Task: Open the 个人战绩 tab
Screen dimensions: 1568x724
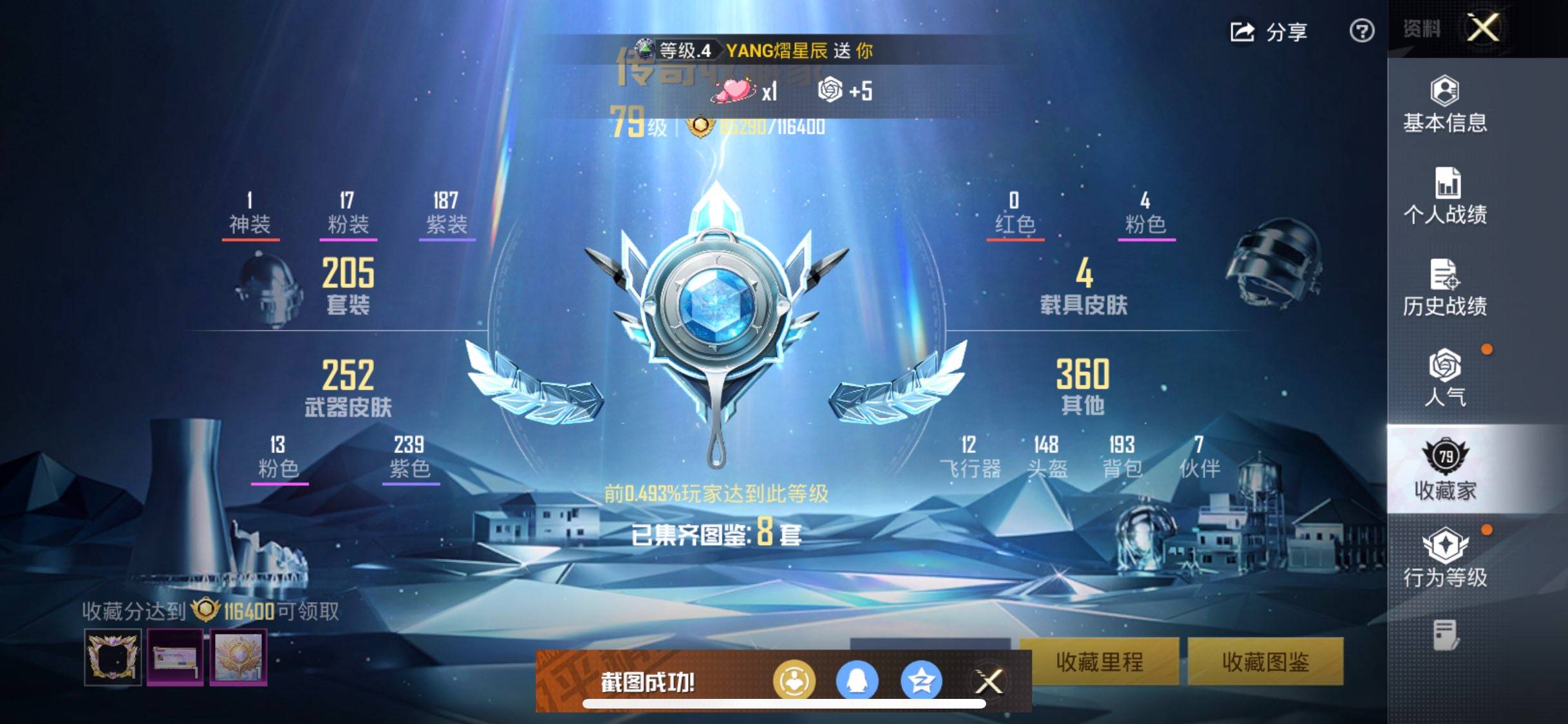Action: pos(1445,196)
